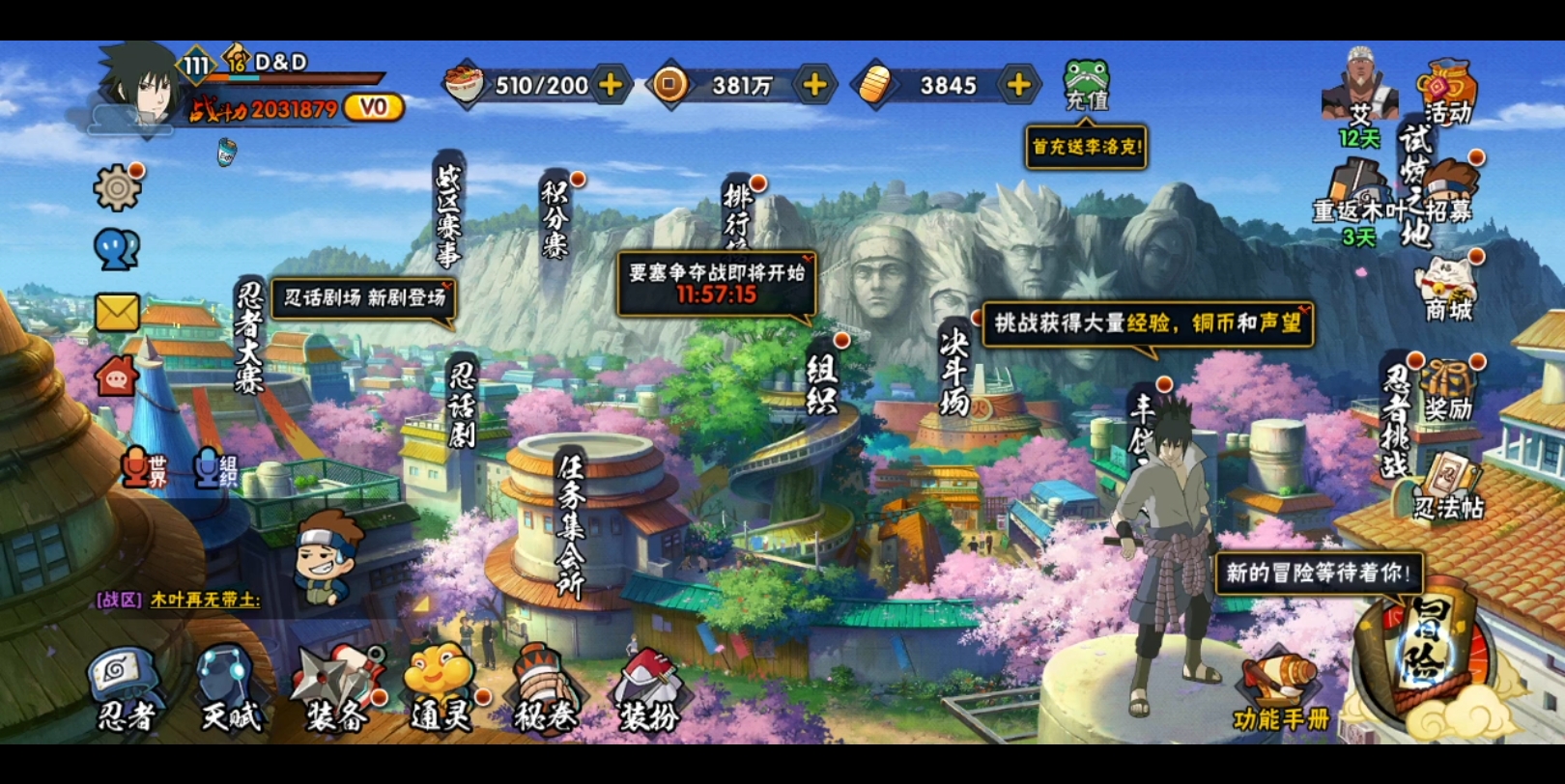Screen dimensions: 1565x784
Task: Open the 天赋 talent menu
Action: 230,689
